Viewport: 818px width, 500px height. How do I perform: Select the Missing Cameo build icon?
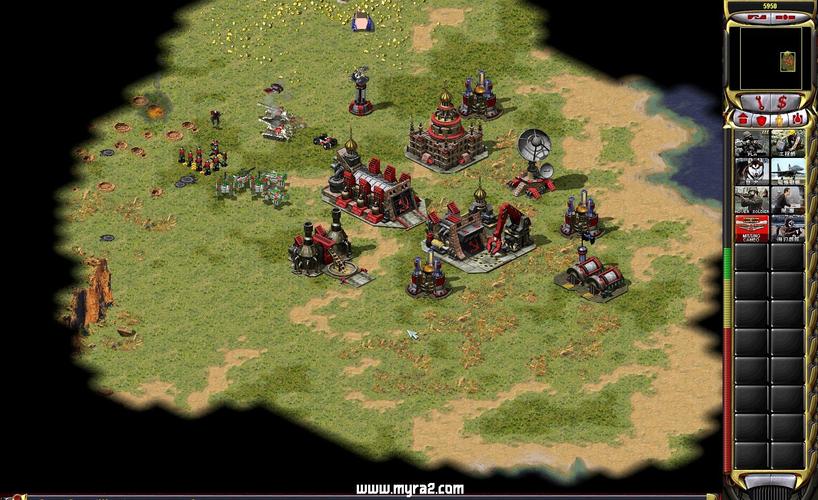point(751,229)
